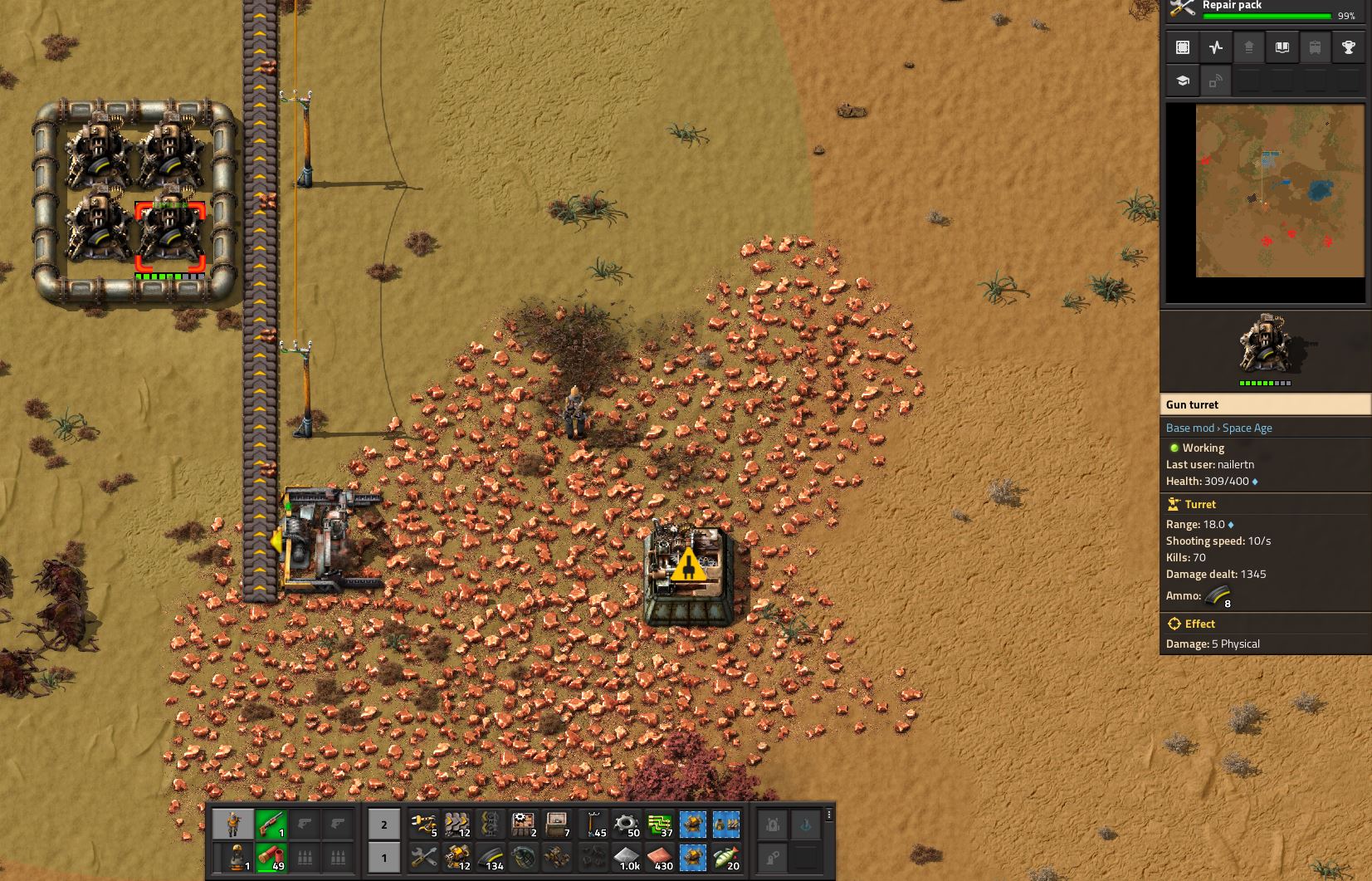
Task: Switch to quickbar row 2
Action: coord(383,825)
